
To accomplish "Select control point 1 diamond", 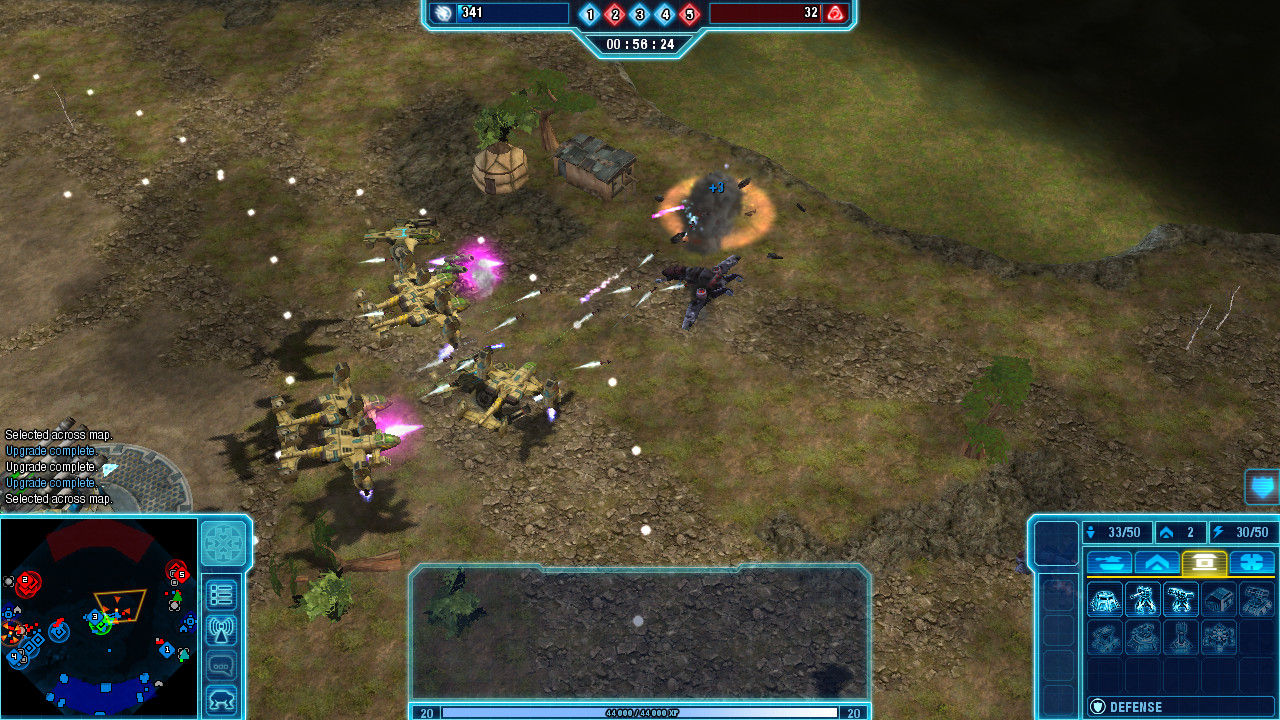I will tap(591, 14).
